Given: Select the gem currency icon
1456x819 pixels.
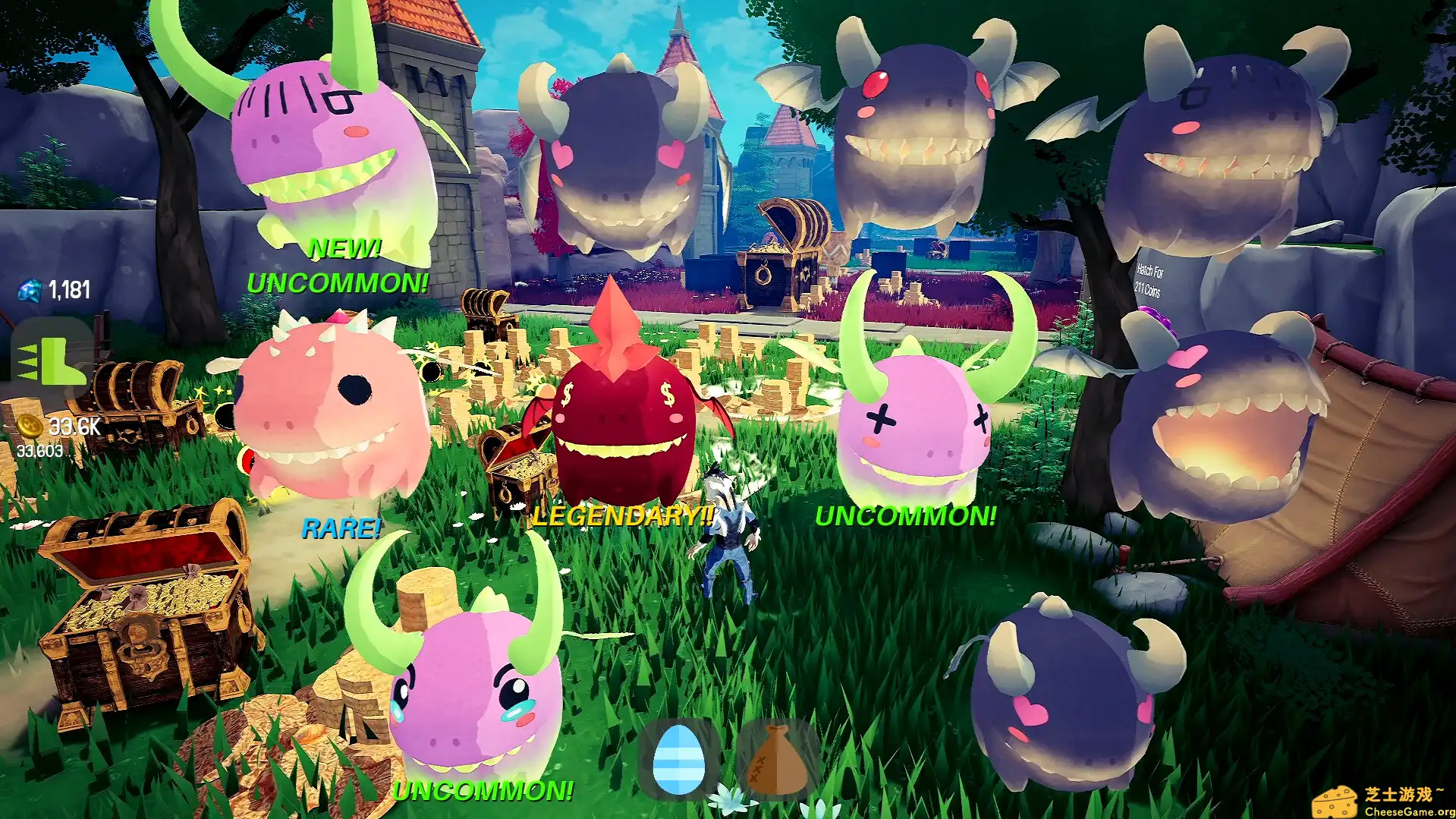Looking at the screenshot, I should [30, 289].
